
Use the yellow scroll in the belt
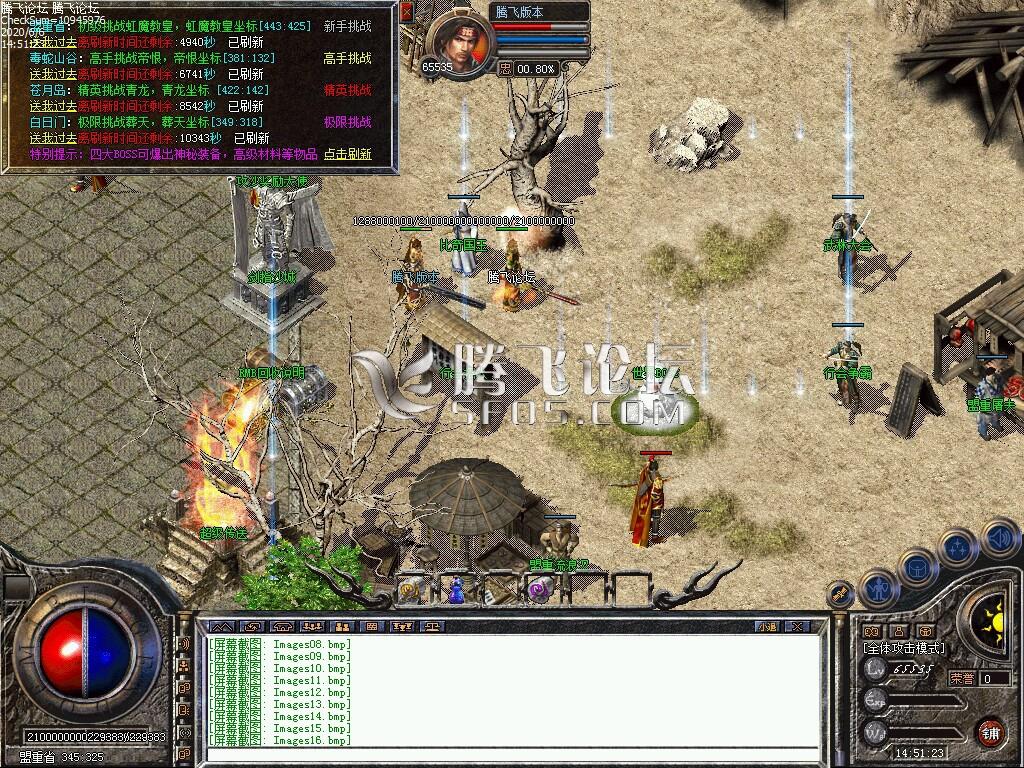tap(409, 591)
